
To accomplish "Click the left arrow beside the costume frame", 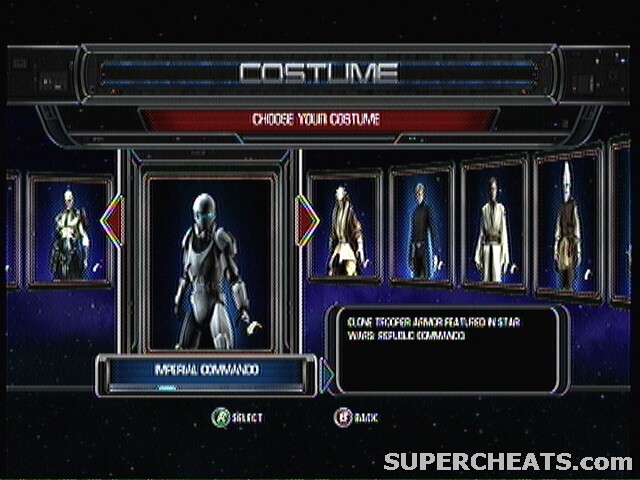I will tap(112, 221).
